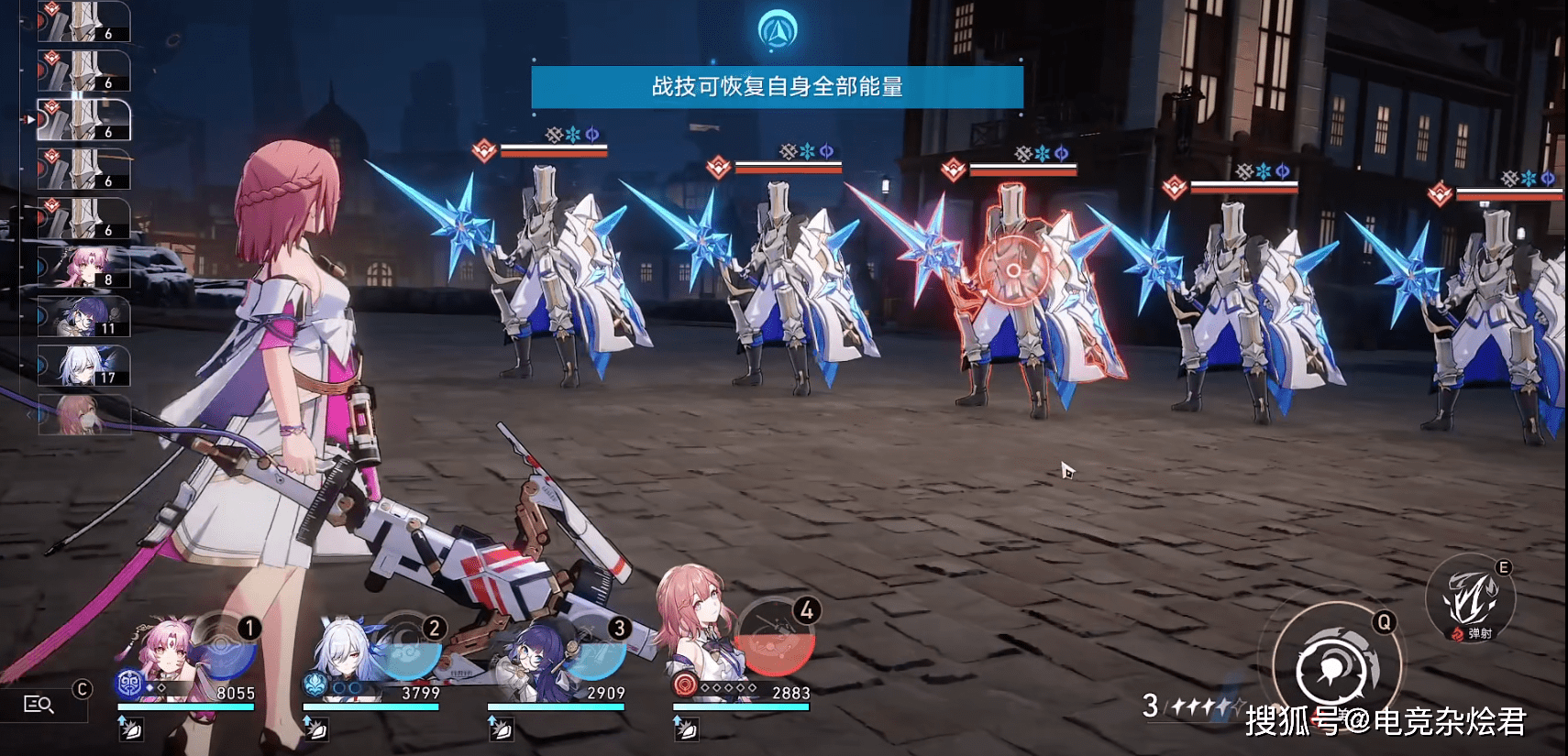The image size is (1568, 756).
Task: Trigger slot 3 character's ultimate energy orb
Action: [594, 649]
